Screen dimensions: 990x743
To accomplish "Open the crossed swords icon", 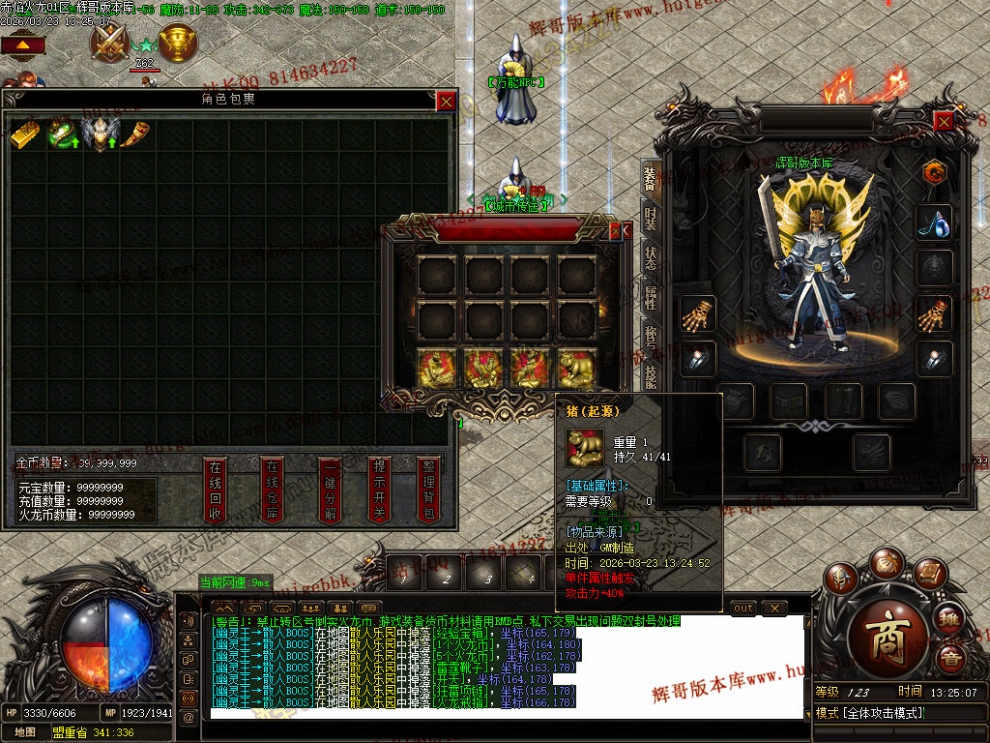I will (x=110, y=42).
